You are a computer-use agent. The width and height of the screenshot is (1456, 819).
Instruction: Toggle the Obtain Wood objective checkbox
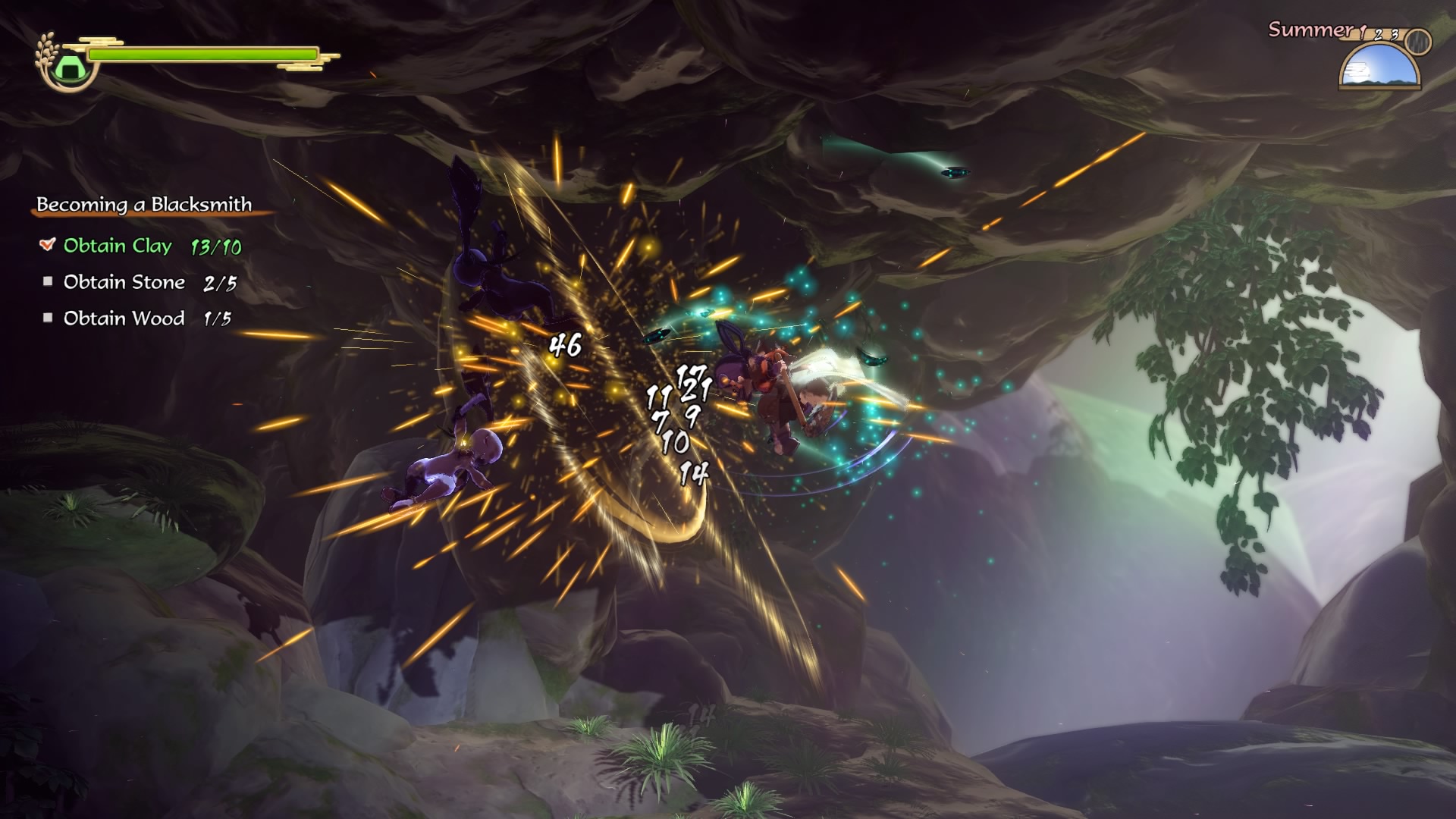[x=49, y=318]
